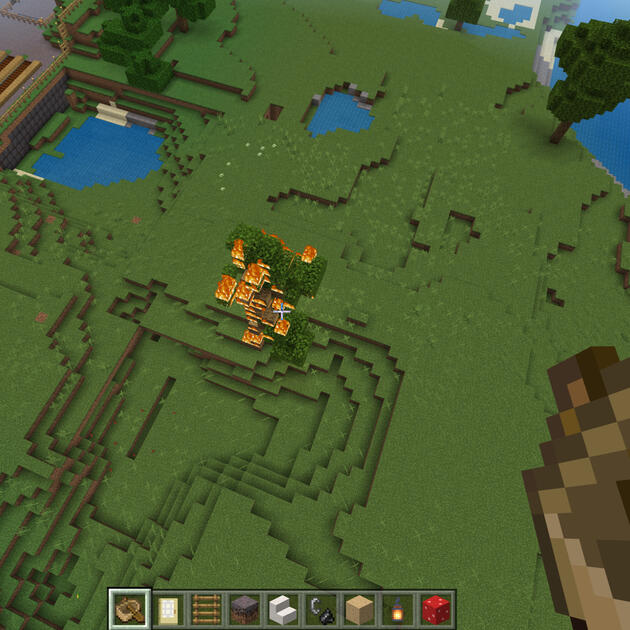Equip the flint and steel
630x630 pixels.
[320, 609]
